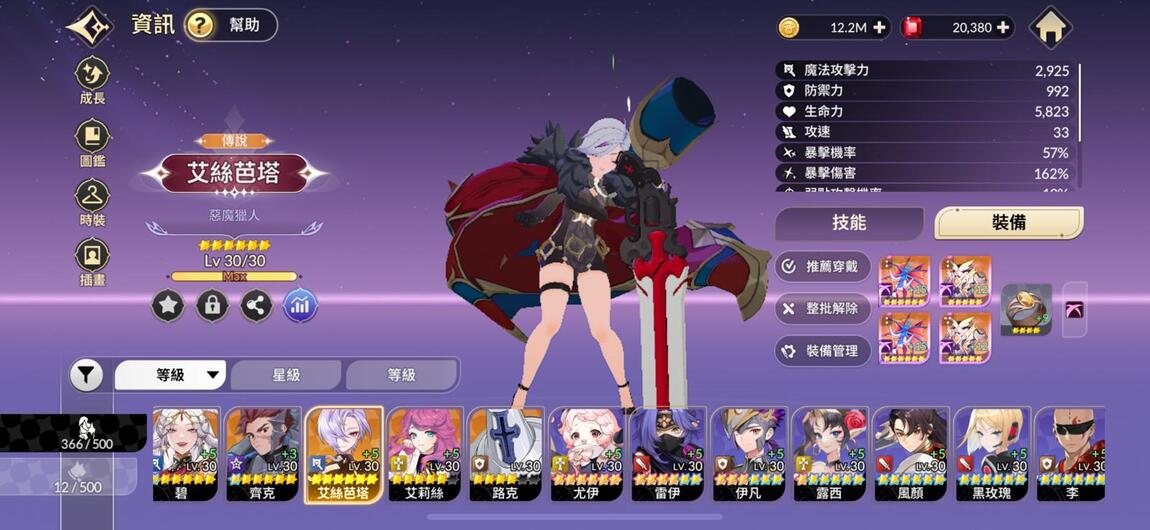Open the blue stats chart icon
Screen dimensions: 1150x530
click(300, 306)
